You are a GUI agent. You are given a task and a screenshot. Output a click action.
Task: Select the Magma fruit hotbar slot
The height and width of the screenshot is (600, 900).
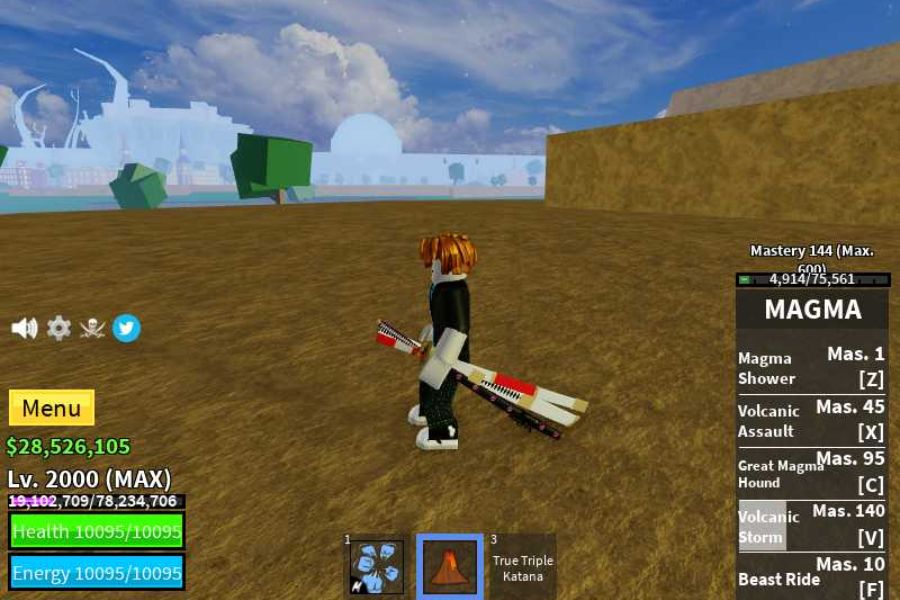coord(450,567)
